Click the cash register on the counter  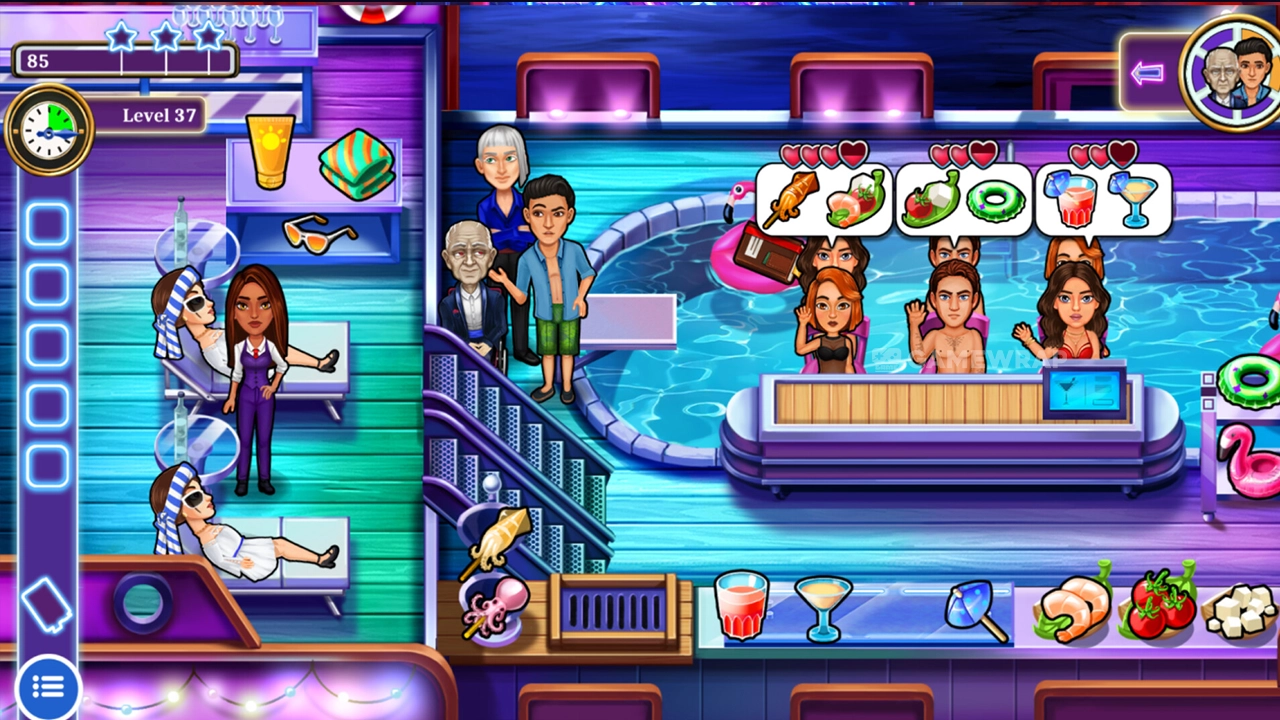1089,391
